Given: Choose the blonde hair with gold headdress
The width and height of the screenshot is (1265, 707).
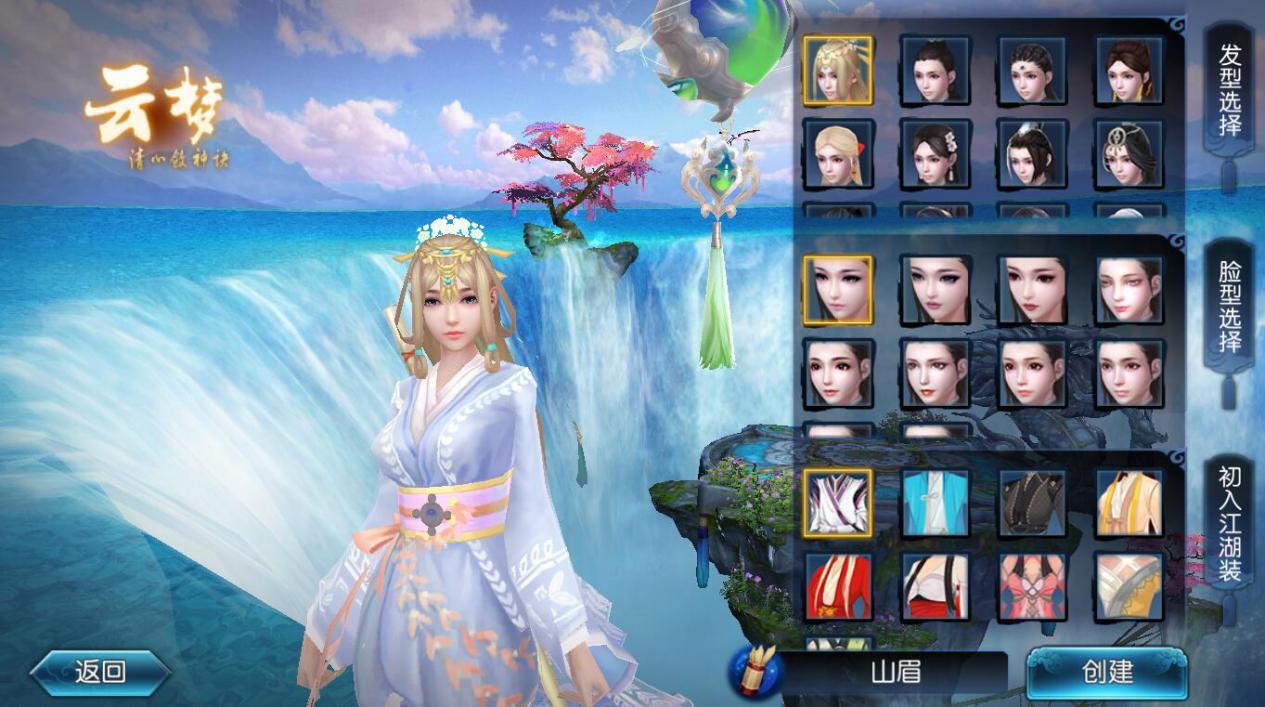Looking at the screenshot, I should [838, 70].
